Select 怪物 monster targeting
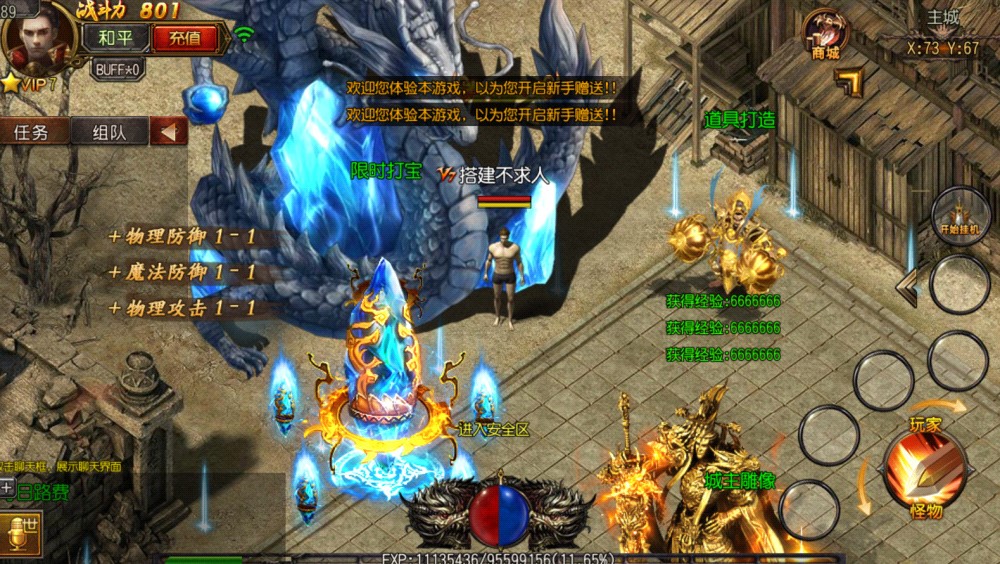 click(x=926, y=511)
